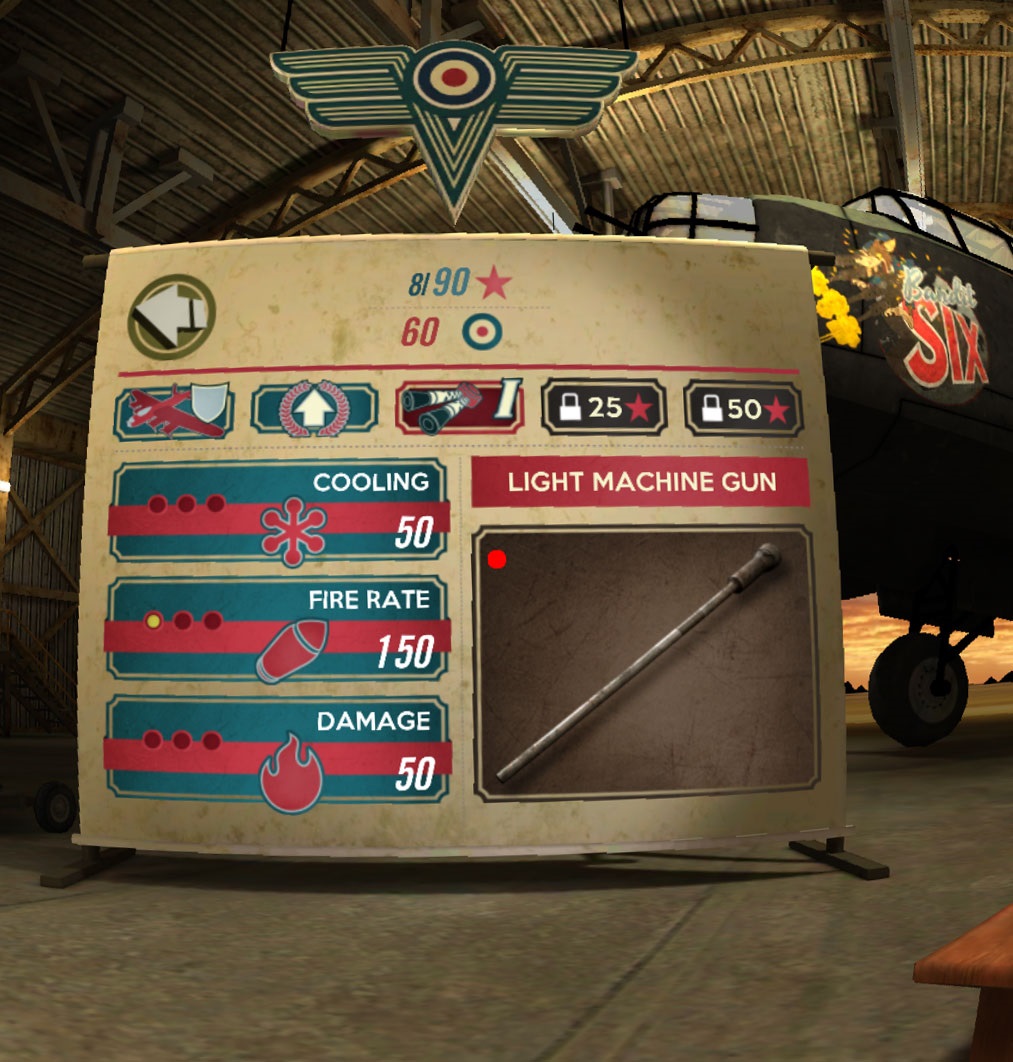Select the gun barrels weapon tab
Screen dimensions: 1013x1062
(x=461, y=408)
